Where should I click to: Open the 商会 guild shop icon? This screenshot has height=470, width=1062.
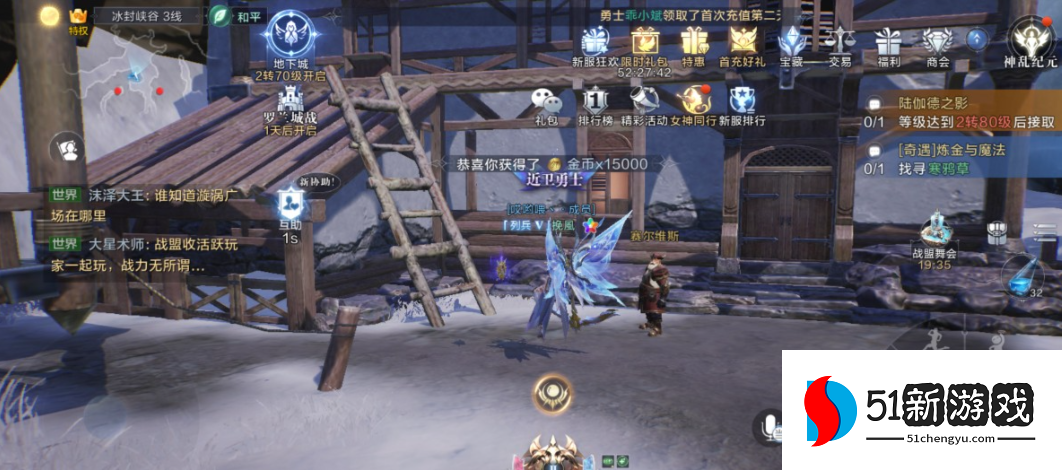pyautogui.click(x=937, y=42)
